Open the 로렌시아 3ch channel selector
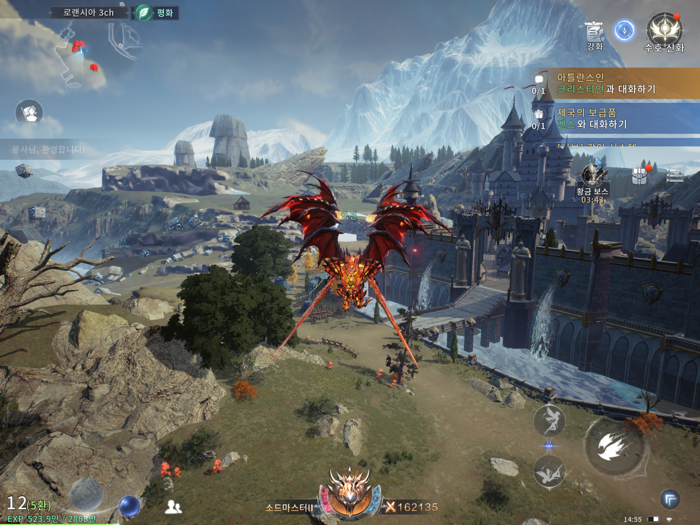This screenshot has height=525, width=700. coord(90,13)
